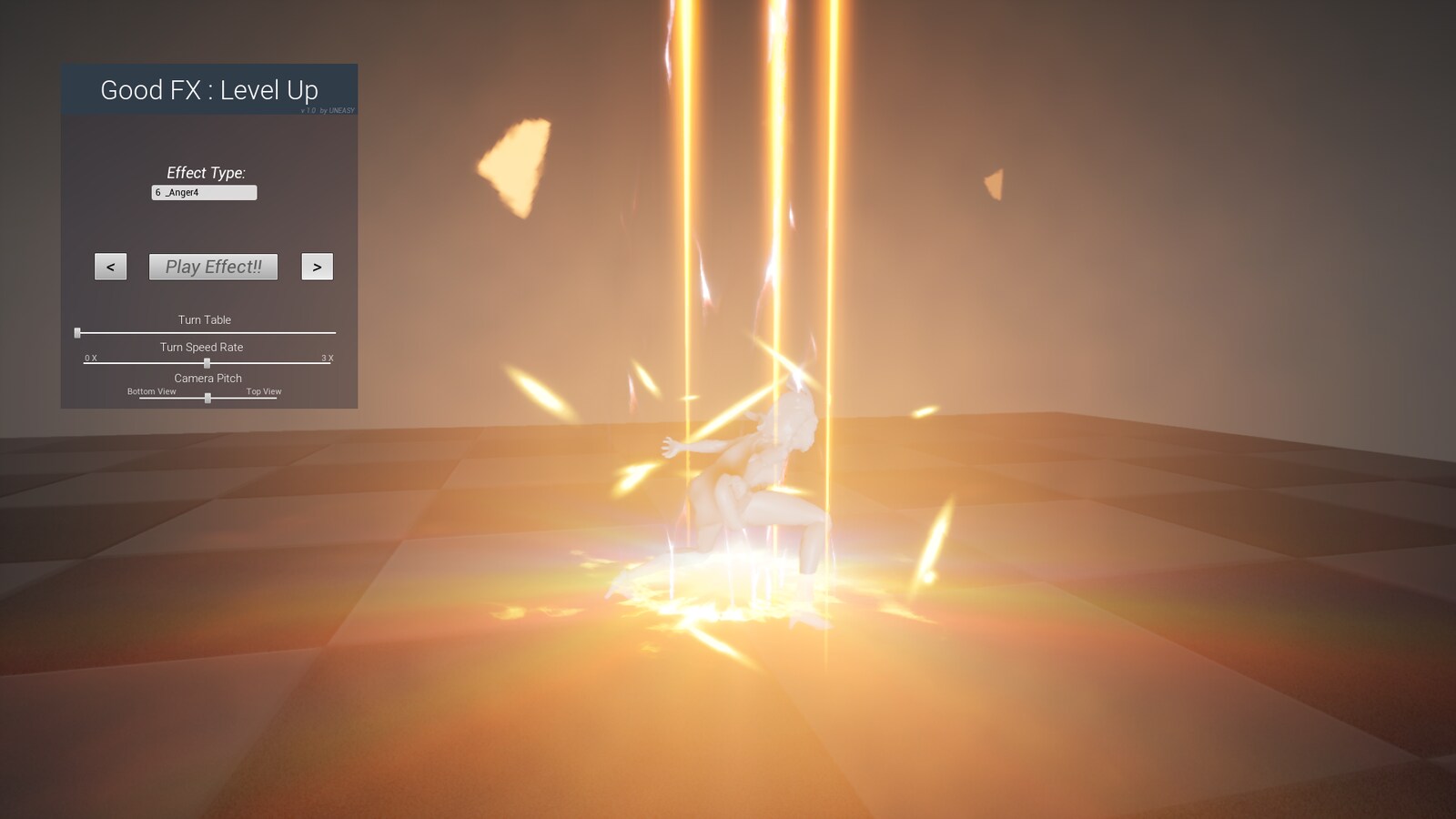Image resolution: width=1456 pixels, height=819 pixels.
Task: Click the Turn Table label text
Action: tap(206, 319)
